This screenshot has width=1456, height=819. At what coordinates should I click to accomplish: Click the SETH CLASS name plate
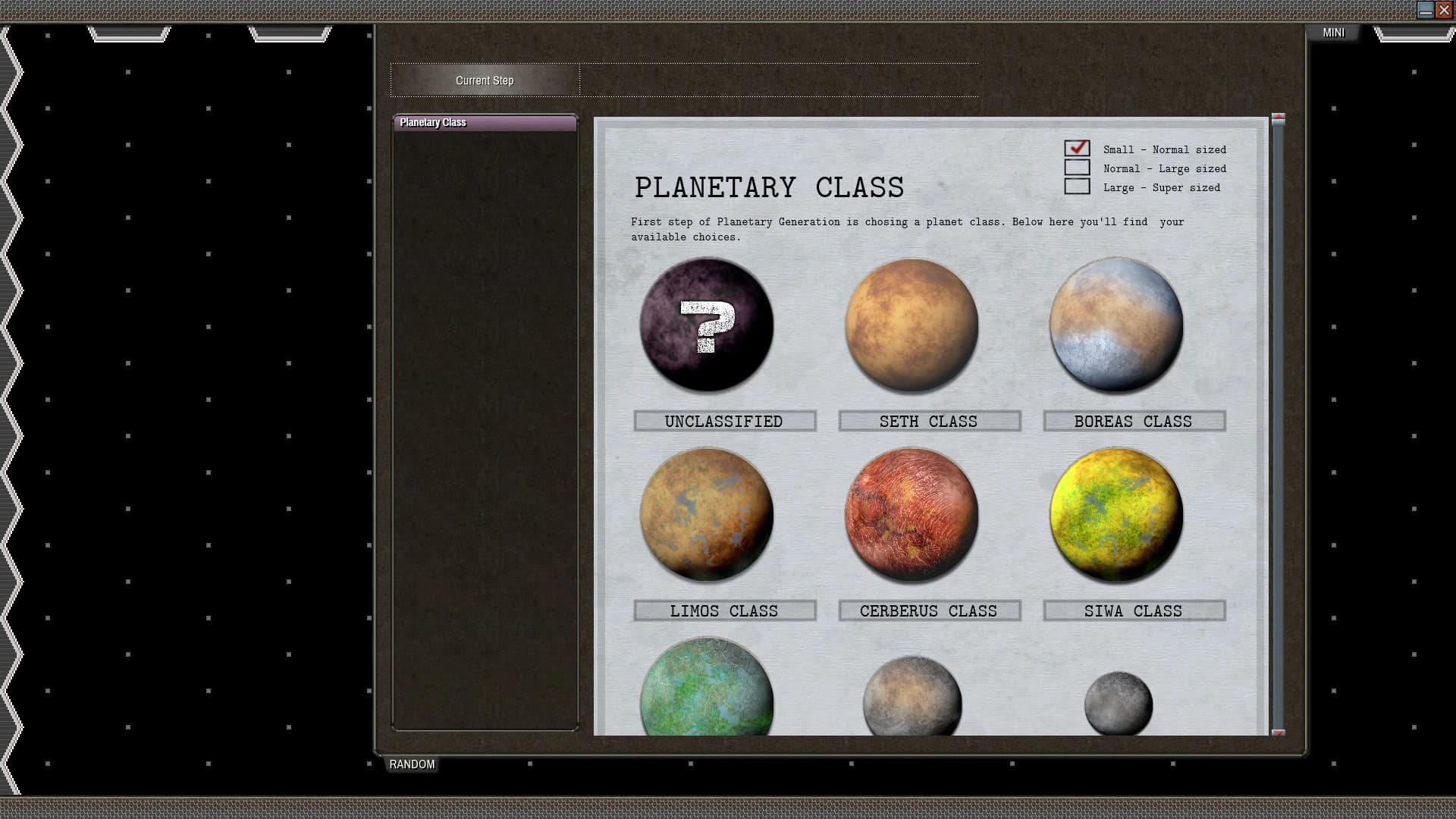coord(929,421)
